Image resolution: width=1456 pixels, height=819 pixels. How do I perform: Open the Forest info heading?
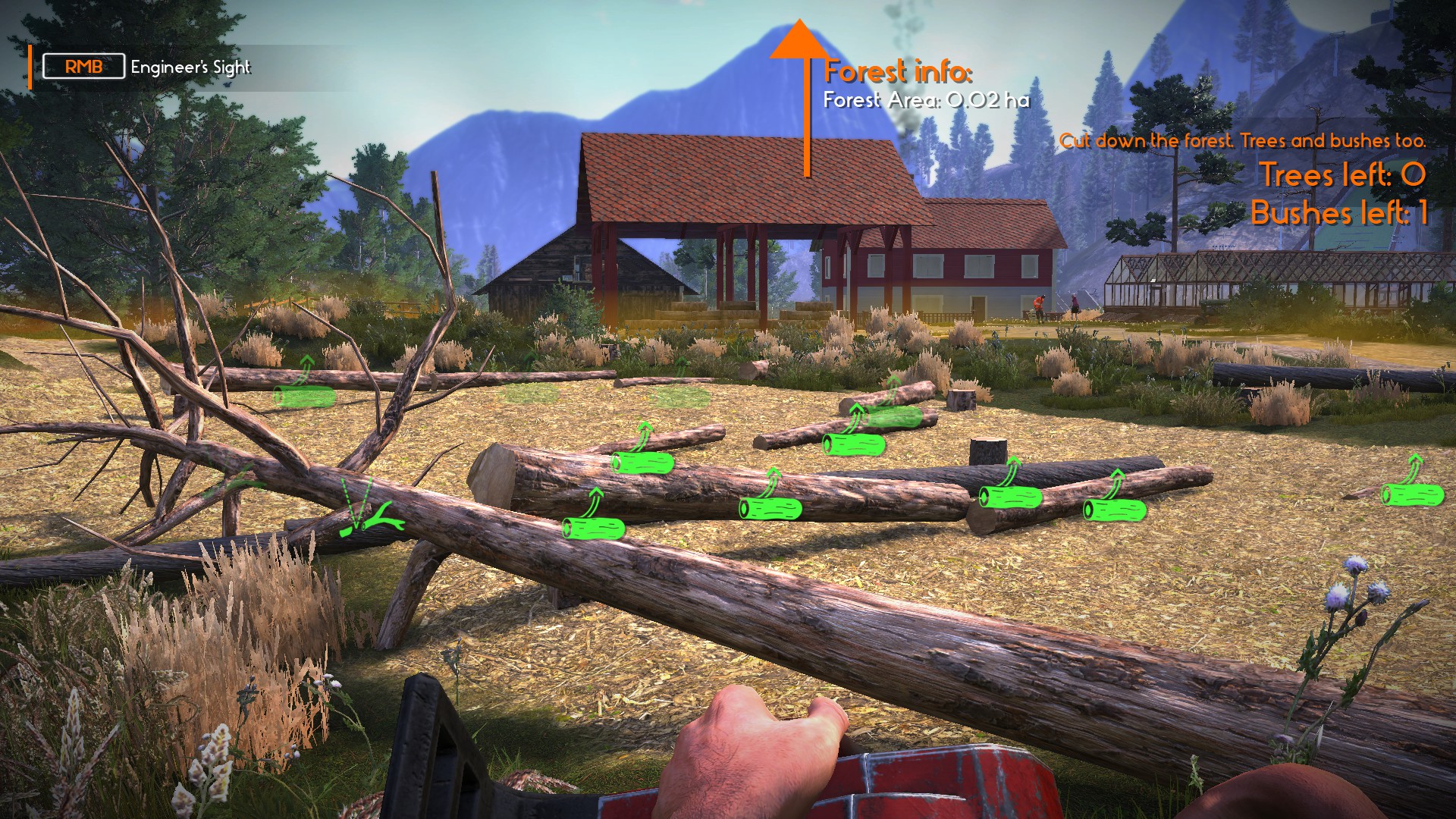click(x=897, y=72)
